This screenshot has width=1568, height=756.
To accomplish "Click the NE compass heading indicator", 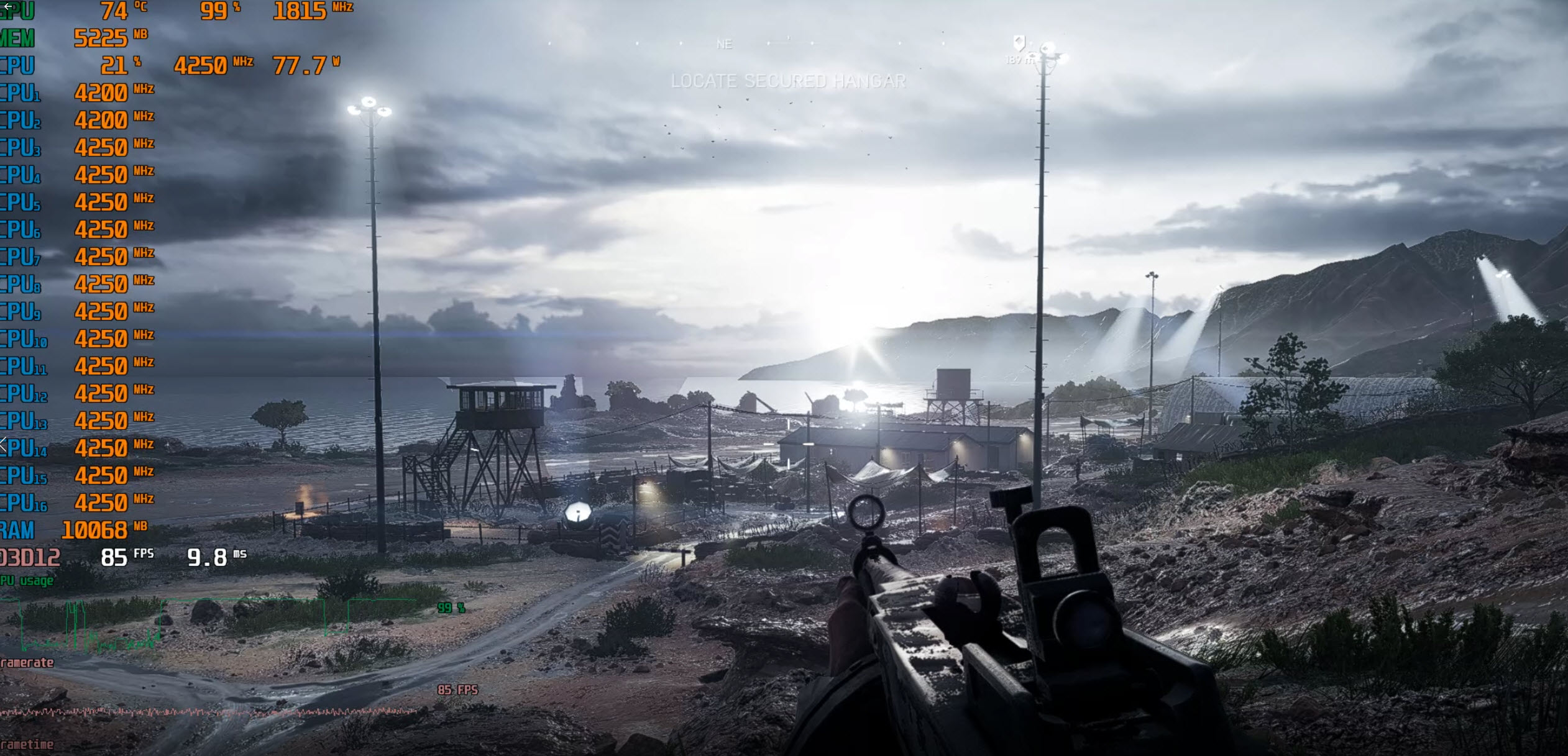I will (724, 45).
